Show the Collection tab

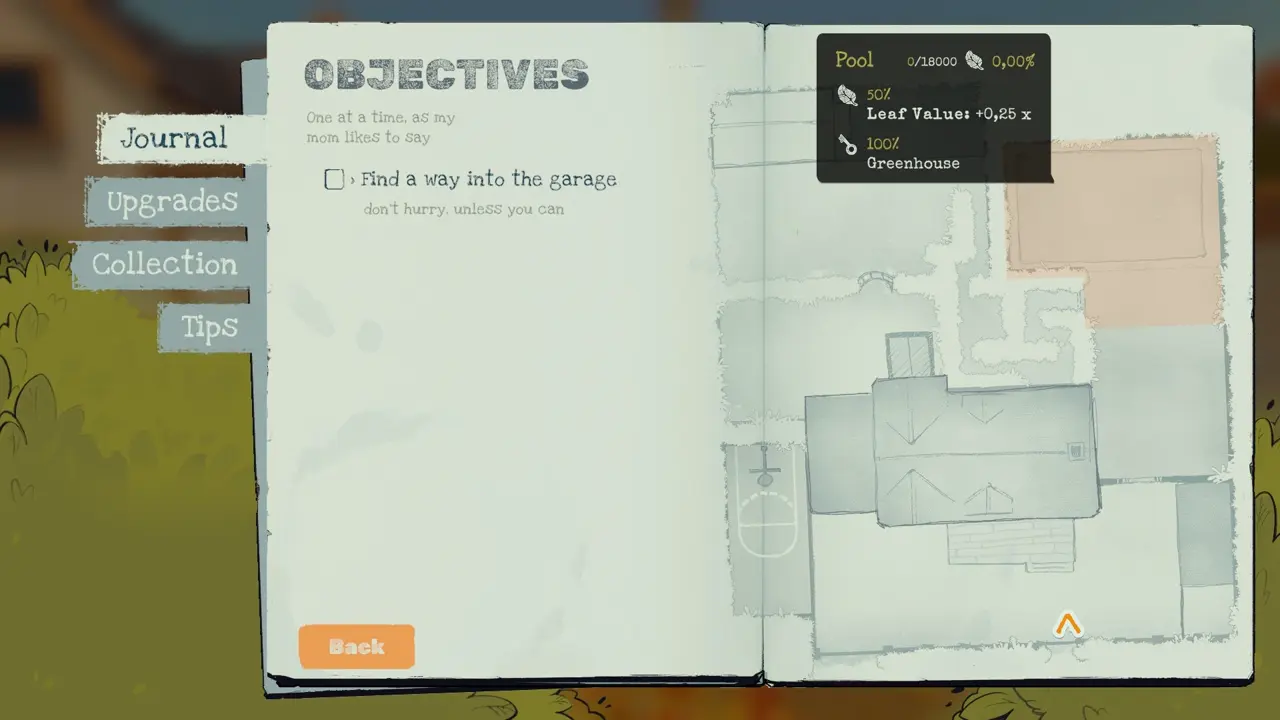(x=165, y=264)
